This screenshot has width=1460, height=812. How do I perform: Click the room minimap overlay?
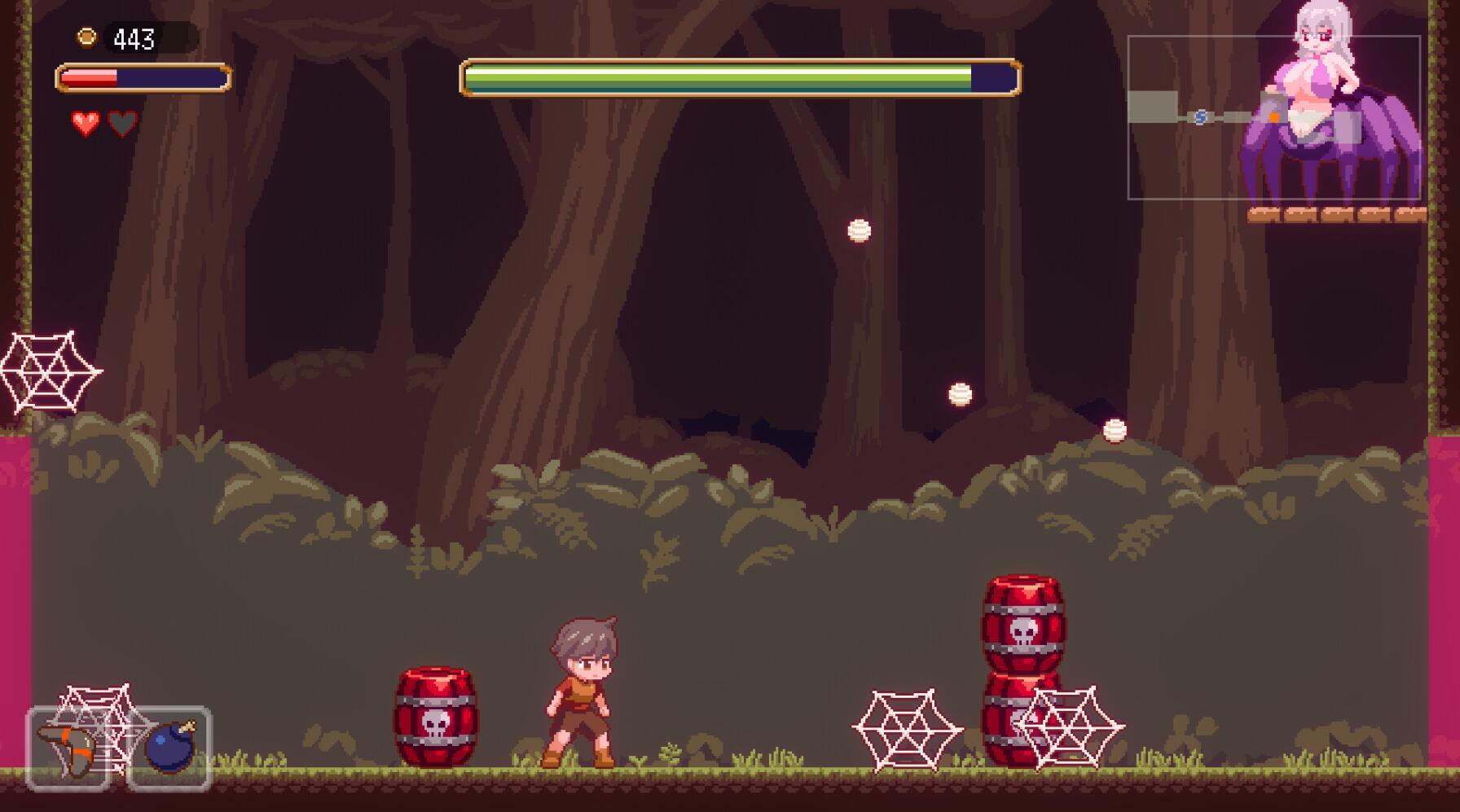[x=1273, y=118]
